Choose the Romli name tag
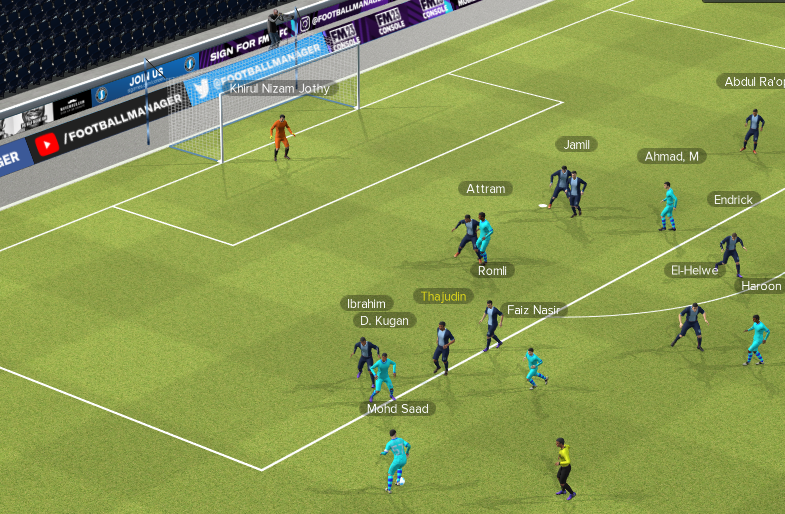This screenshot has width=785, height=514. (493, 270)
